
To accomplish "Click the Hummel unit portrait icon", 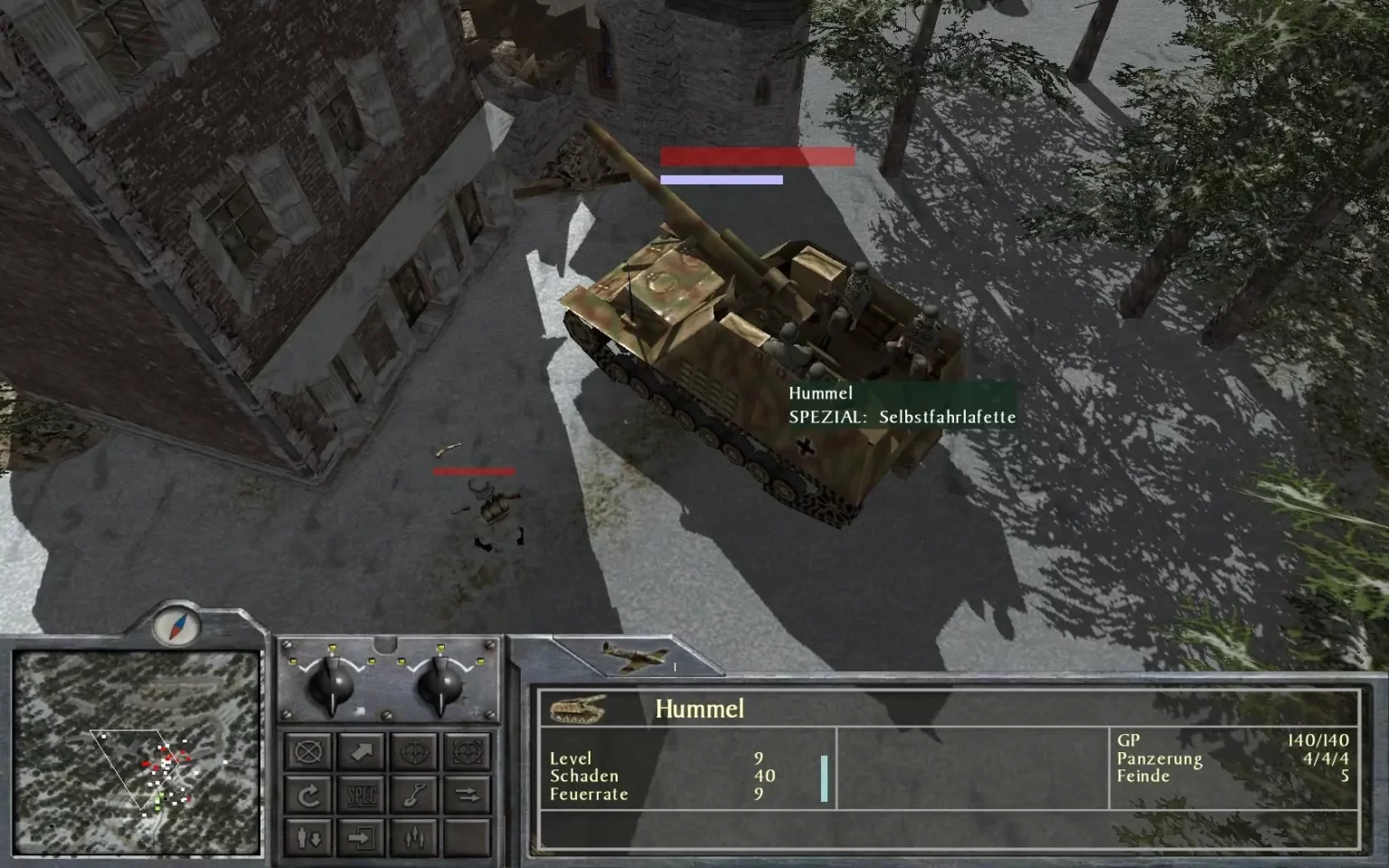I will click(578, 708).
